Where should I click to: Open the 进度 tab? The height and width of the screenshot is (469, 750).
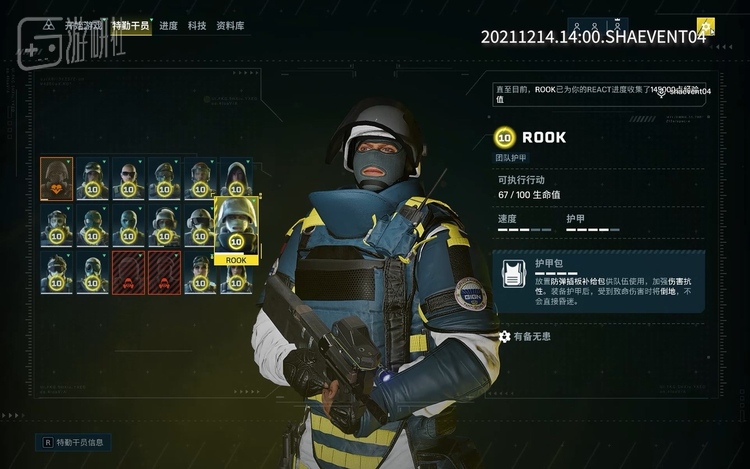click(x=170, y=27)
